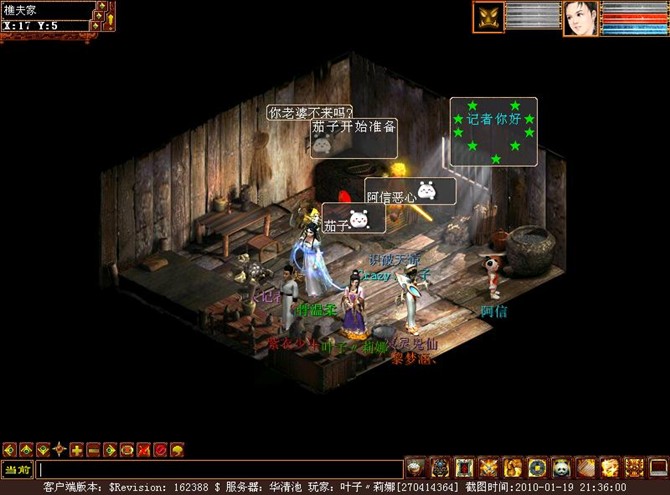The image size is (670, 495).
Task: Open the panda icon menu
Action: coord(561,467)
